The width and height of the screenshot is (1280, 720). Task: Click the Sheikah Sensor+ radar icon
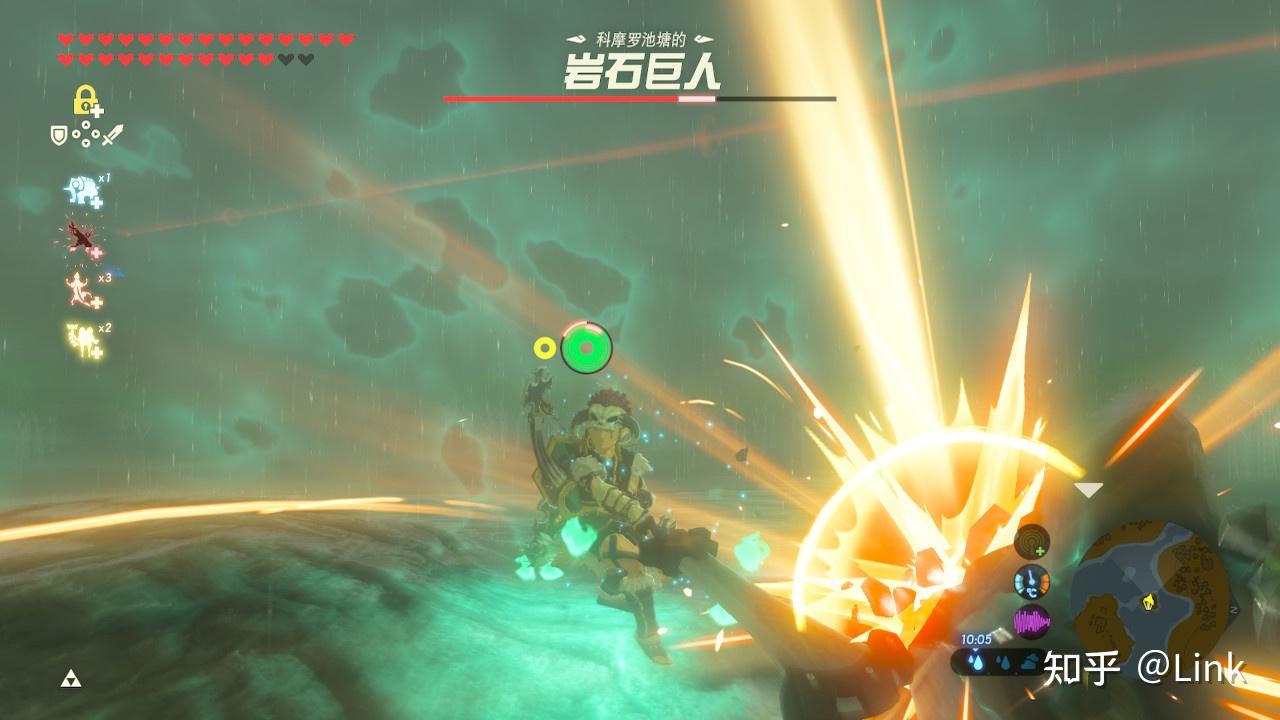pos(1031,542)
